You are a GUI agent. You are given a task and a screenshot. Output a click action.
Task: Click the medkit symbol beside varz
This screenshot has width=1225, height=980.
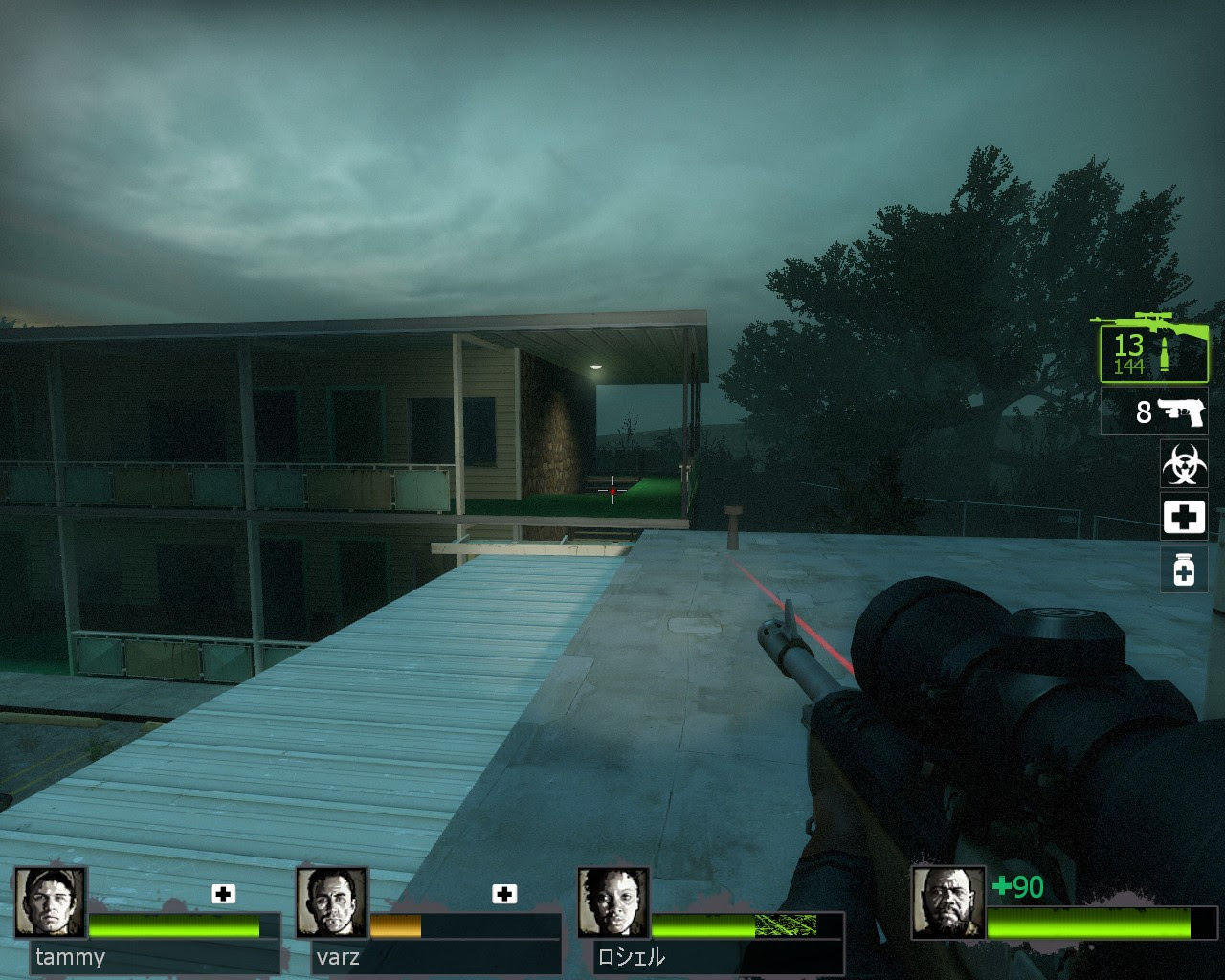click(502, 894)
